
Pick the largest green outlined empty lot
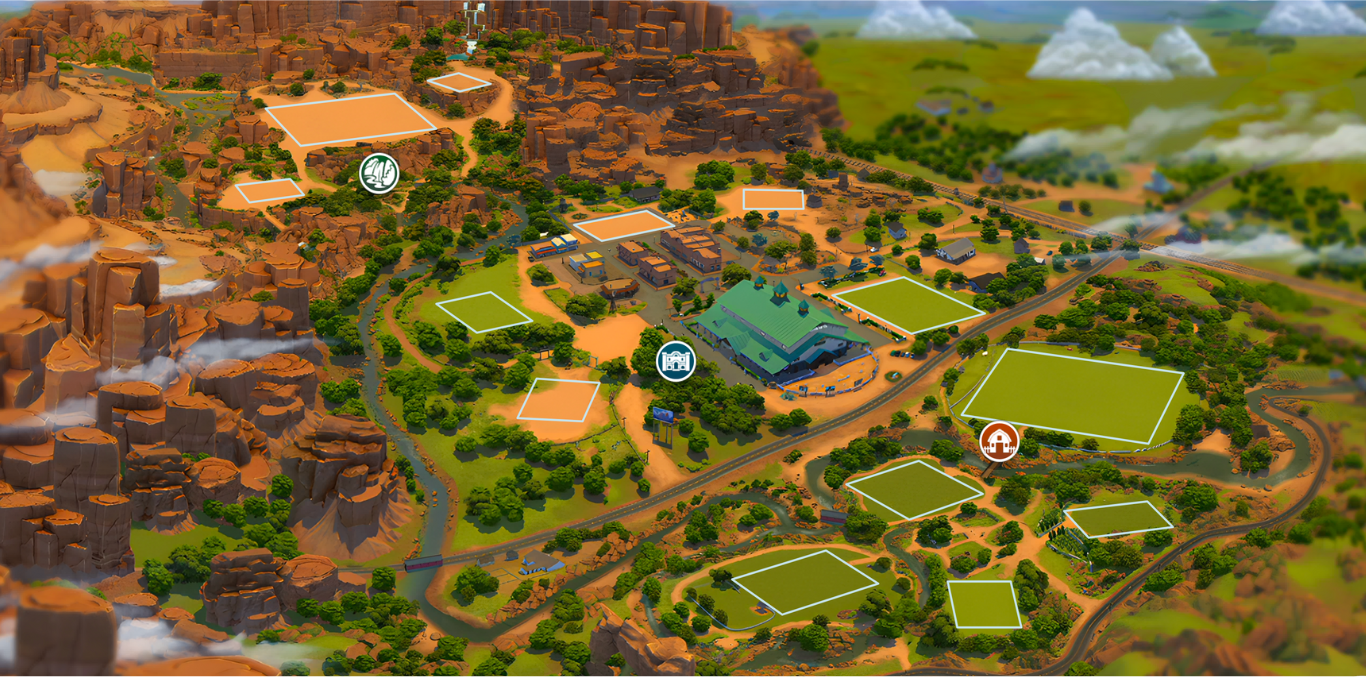tap(1072, 395)
